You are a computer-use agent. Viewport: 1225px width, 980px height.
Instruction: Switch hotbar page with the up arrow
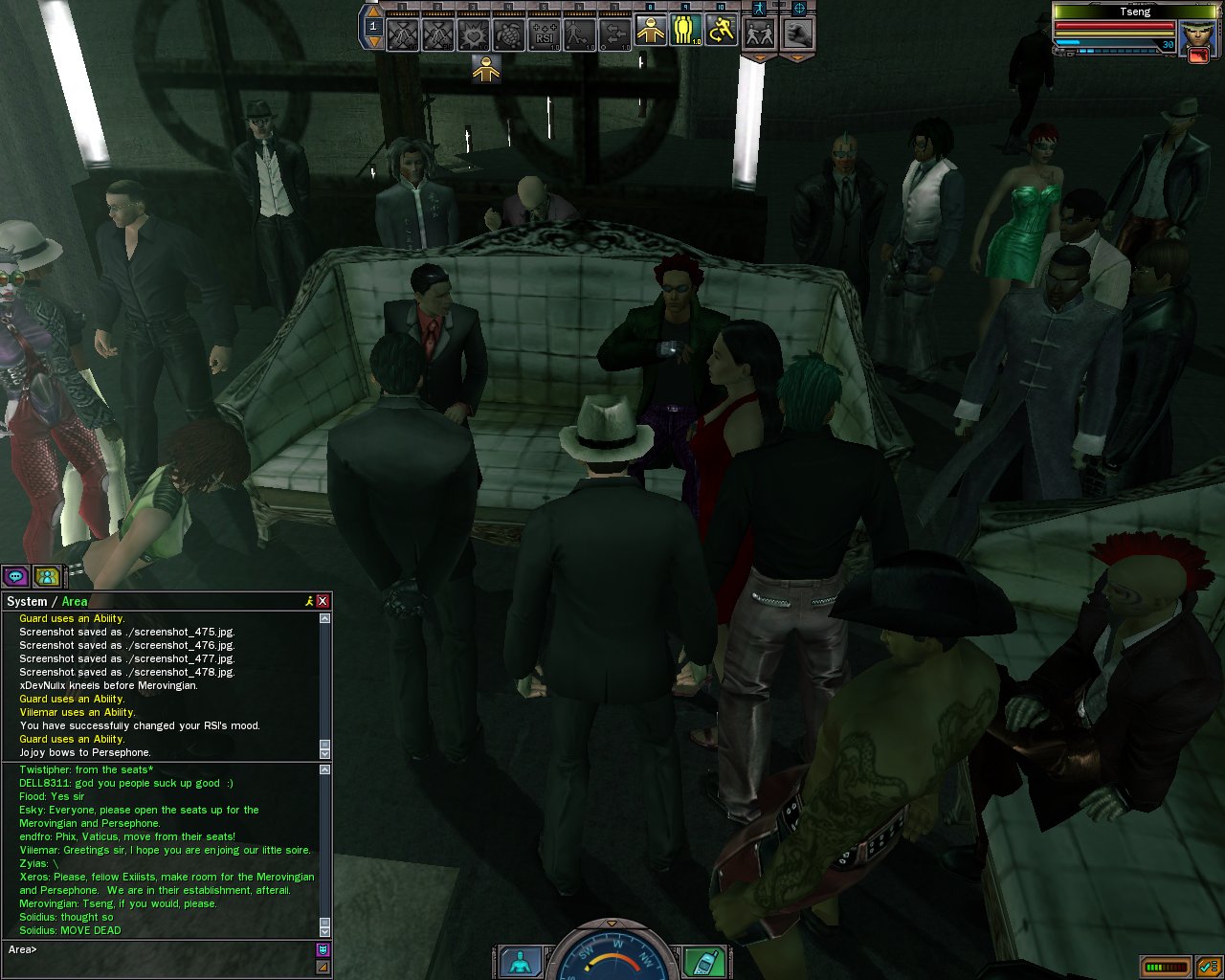(x=374, y=13)
